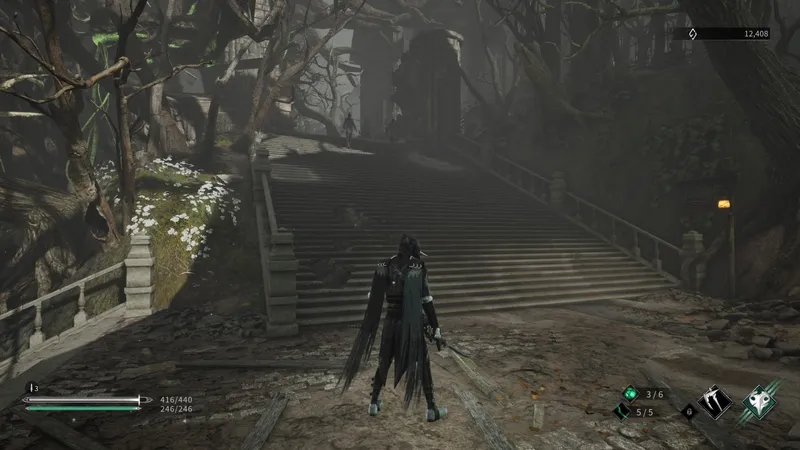Image resolution: width=800 pixels, height=450 pixels.
Task: Select the feather dart icon
Action: tap(622, 411)
